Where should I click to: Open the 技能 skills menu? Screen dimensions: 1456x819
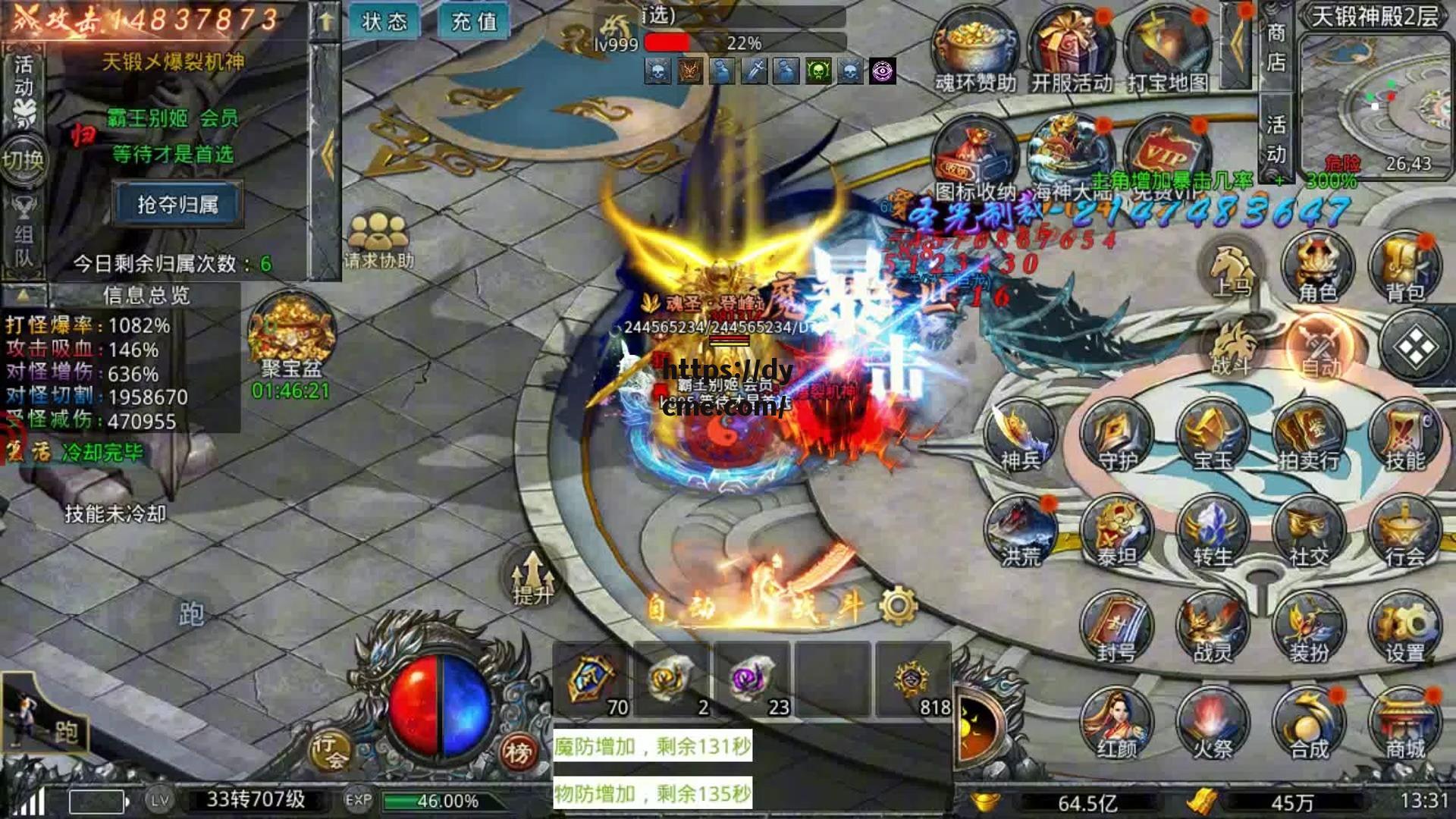(x=1405, y=438)
